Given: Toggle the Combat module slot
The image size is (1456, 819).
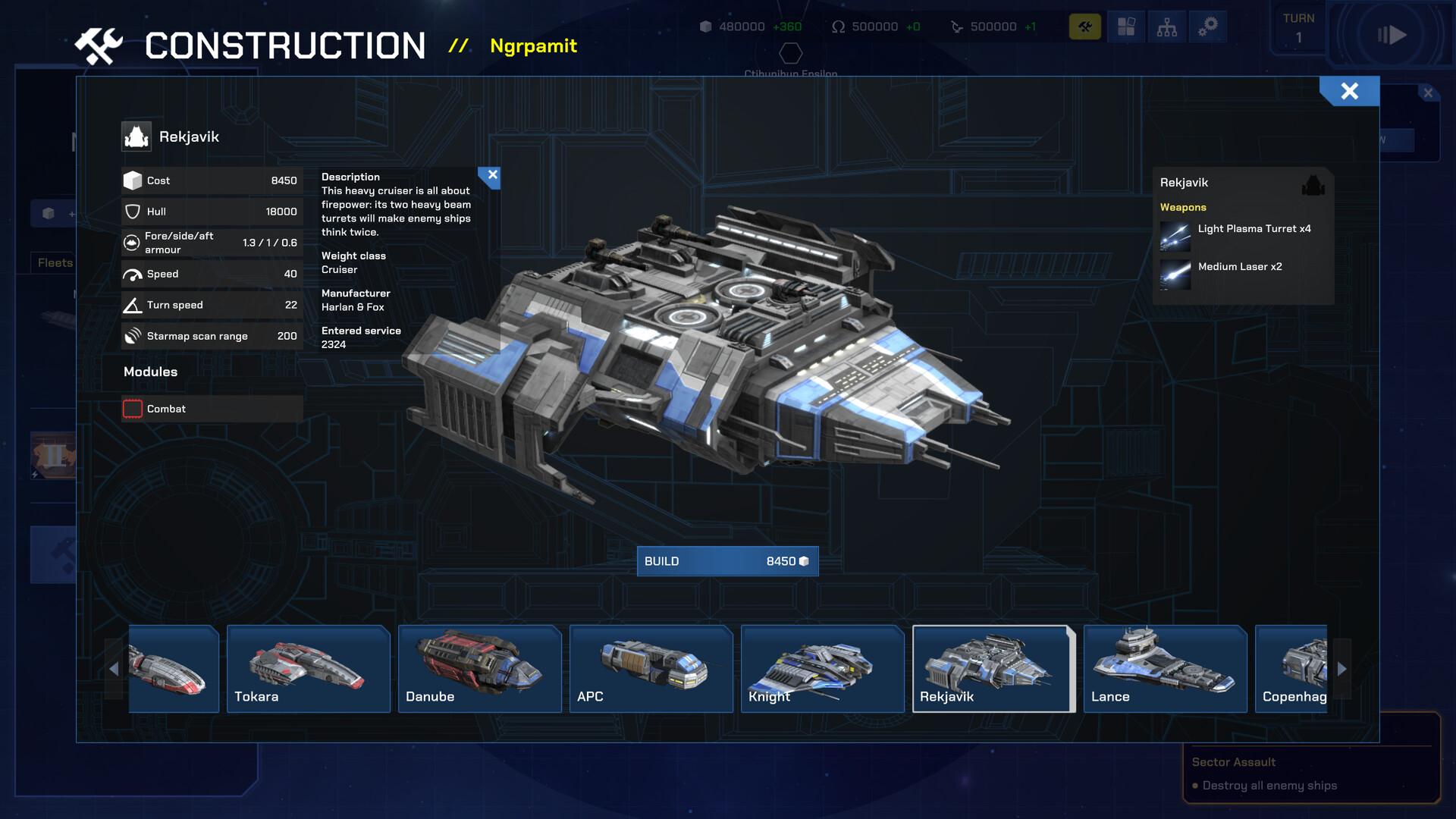Looking at the screenshot, I should click(x=132, y=408).
